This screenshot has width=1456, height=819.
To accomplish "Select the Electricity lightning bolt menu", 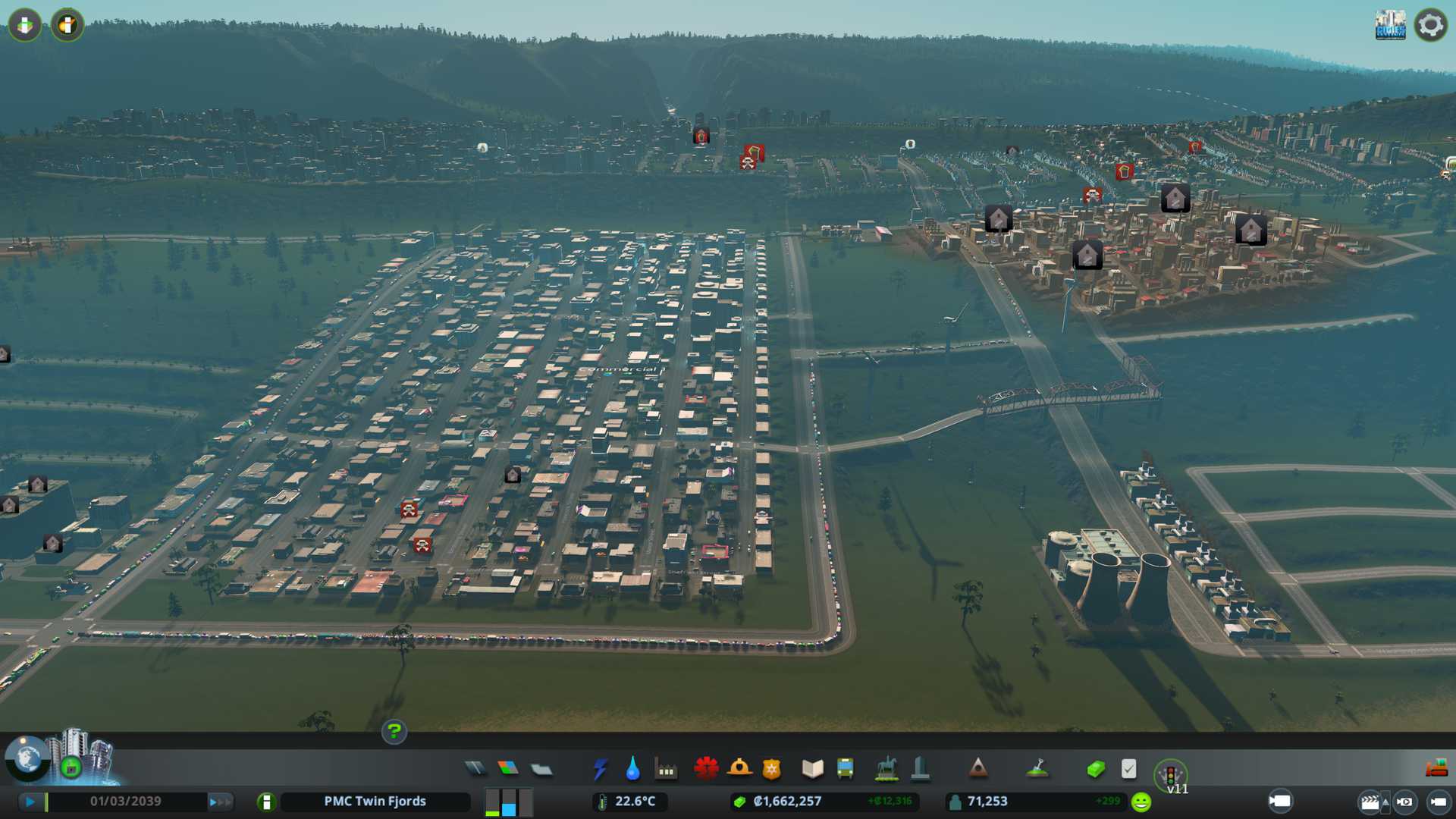I will click(x=600, y=769).
